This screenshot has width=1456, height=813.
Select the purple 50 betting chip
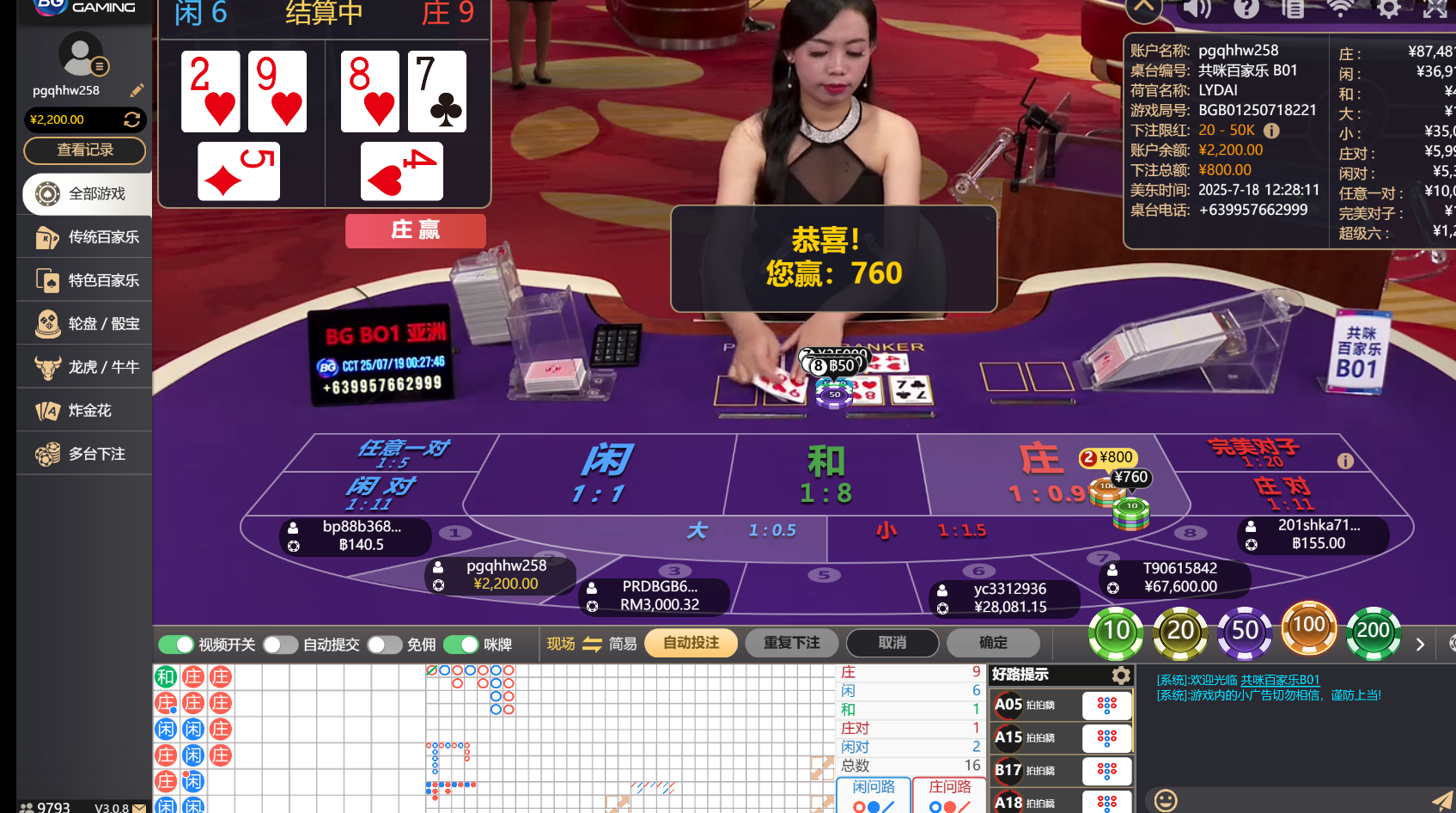(x=1245, y=630)
